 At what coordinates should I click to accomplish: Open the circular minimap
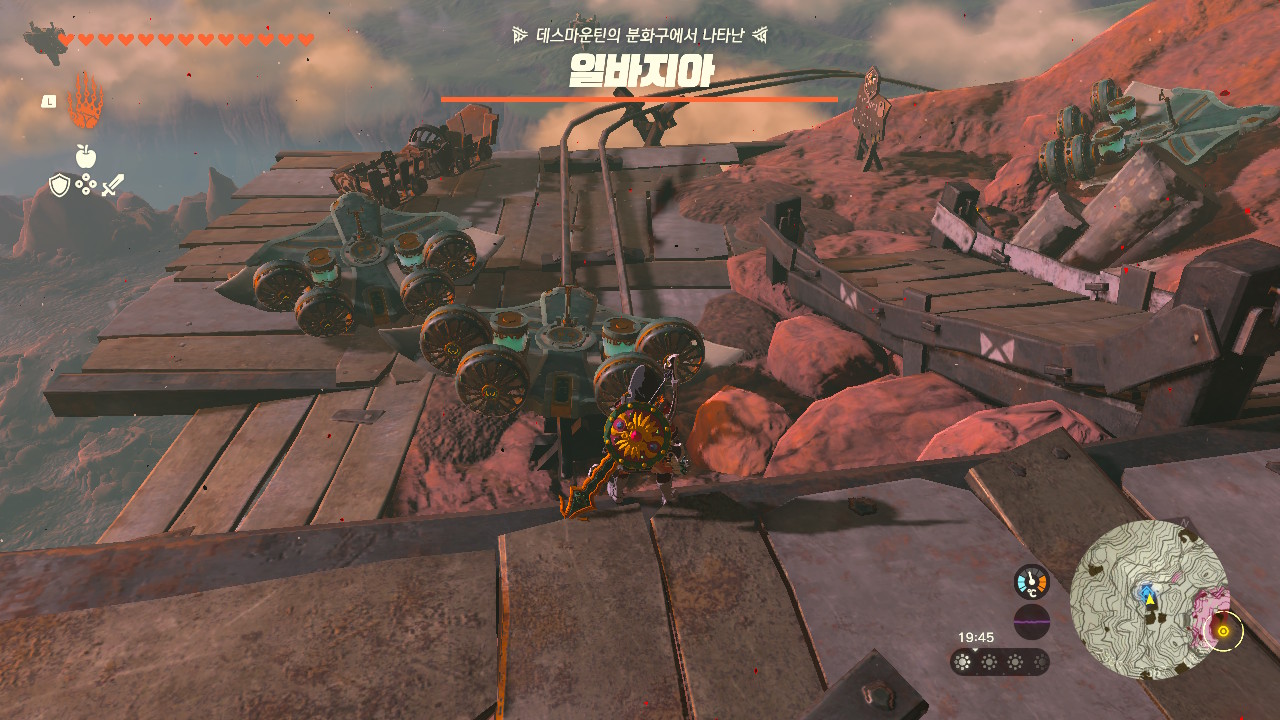coord(1148,599)
